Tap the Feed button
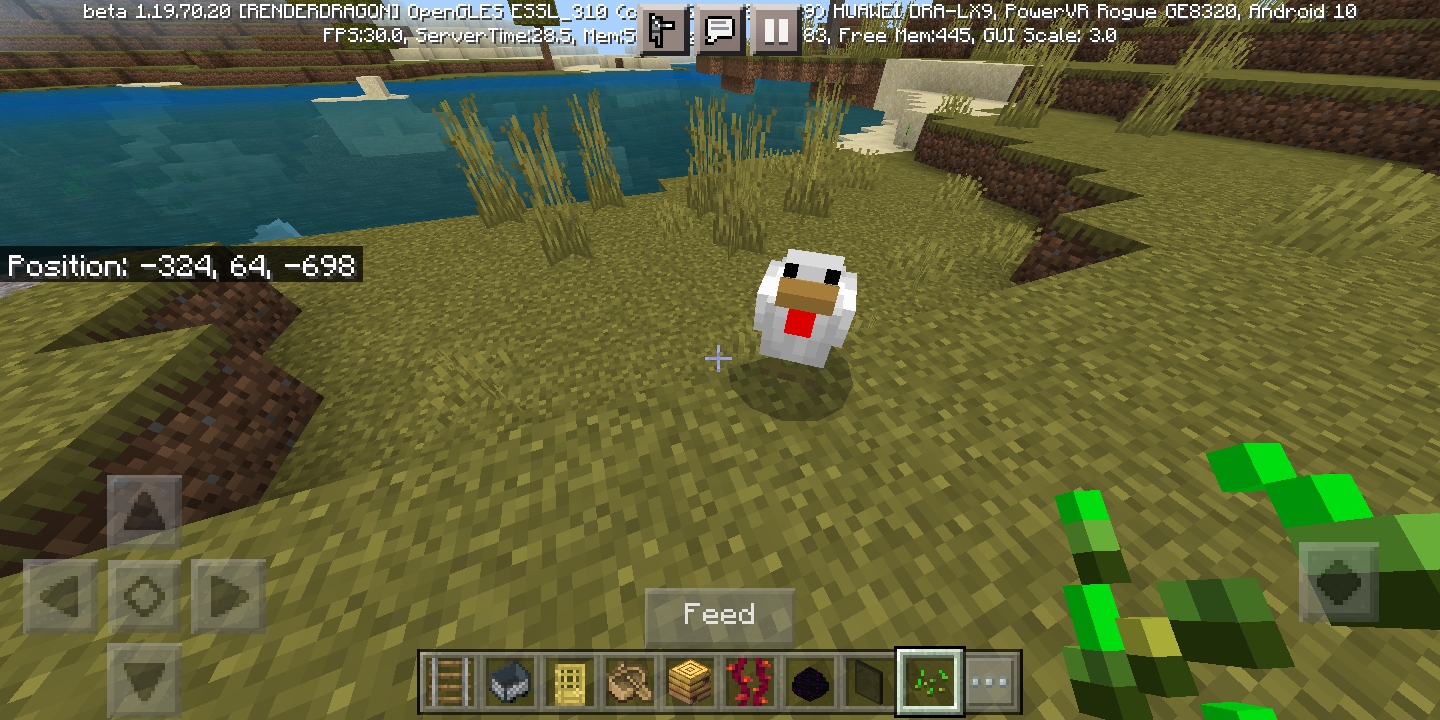Image resolution: width=1440 pixels, height=720 pixels. click(x=719, y=614)
